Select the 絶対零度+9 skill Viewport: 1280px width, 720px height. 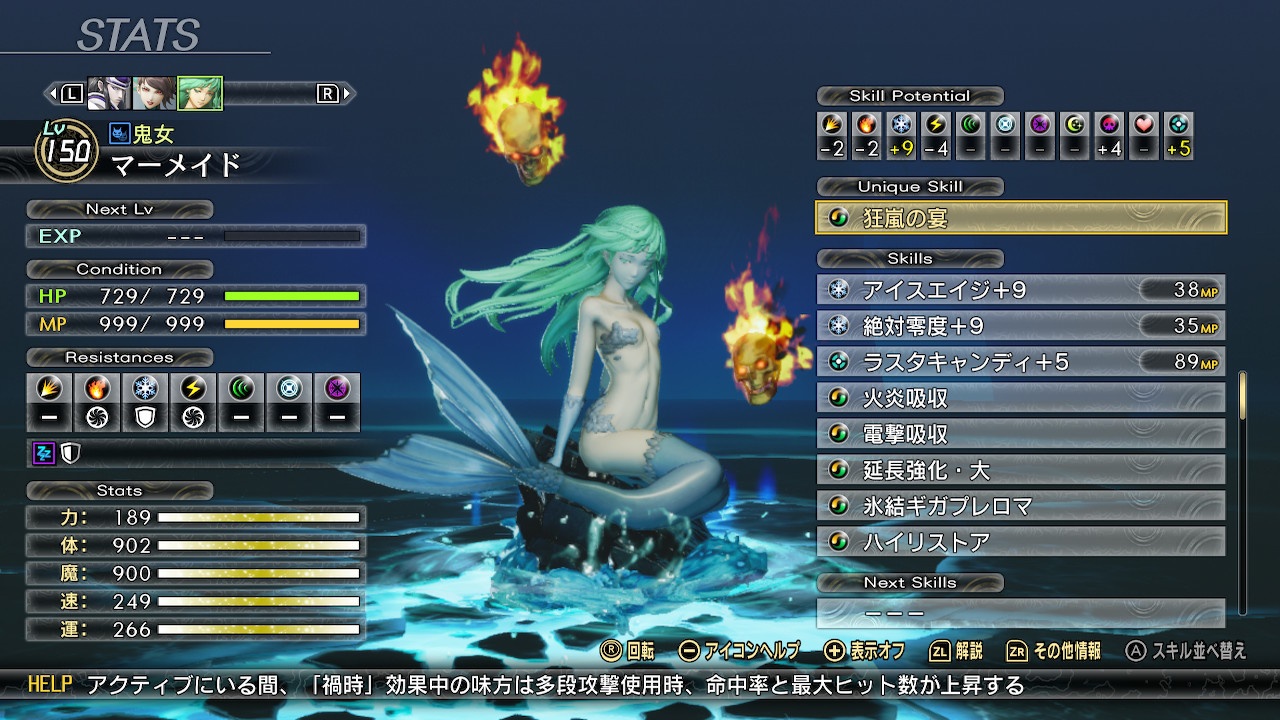(x=1021, y=326)
